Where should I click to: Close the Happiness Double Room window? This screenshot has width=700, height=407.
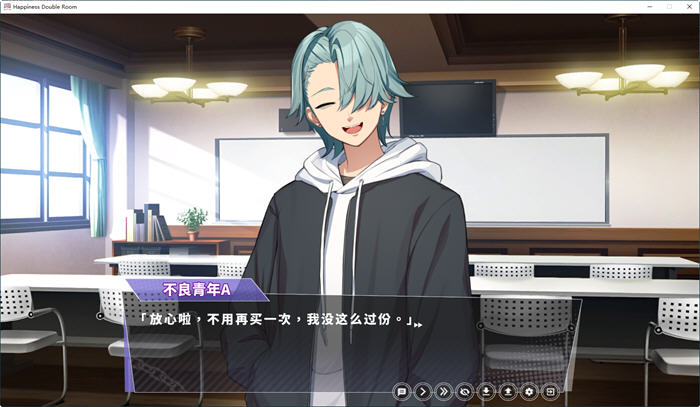point(688,6)
